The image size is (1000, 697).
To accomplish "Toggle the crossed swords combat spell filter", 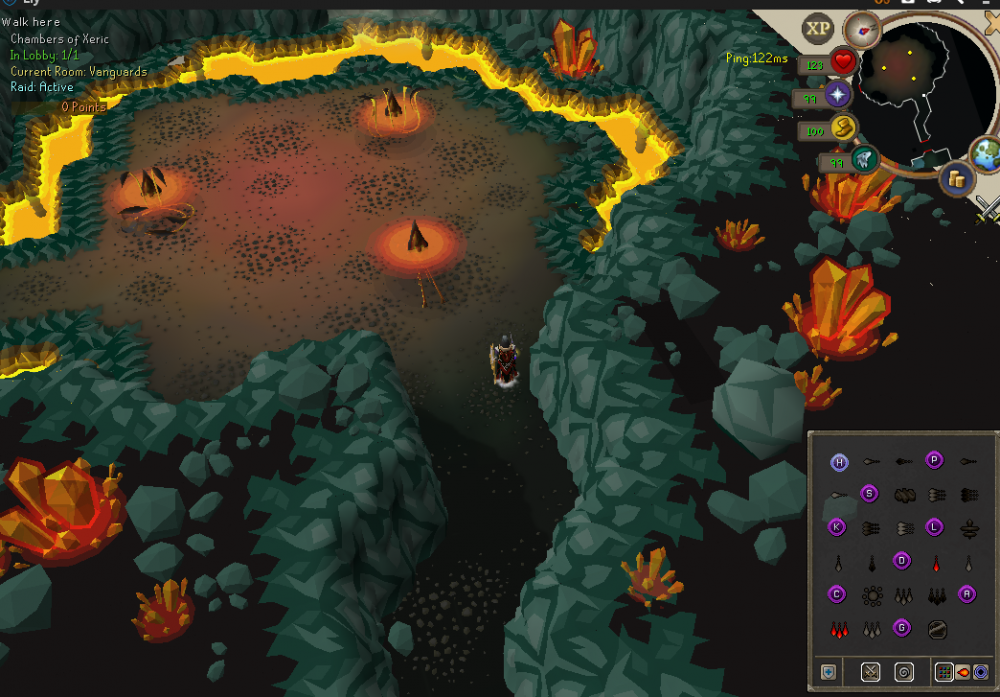I will point(870,672).
